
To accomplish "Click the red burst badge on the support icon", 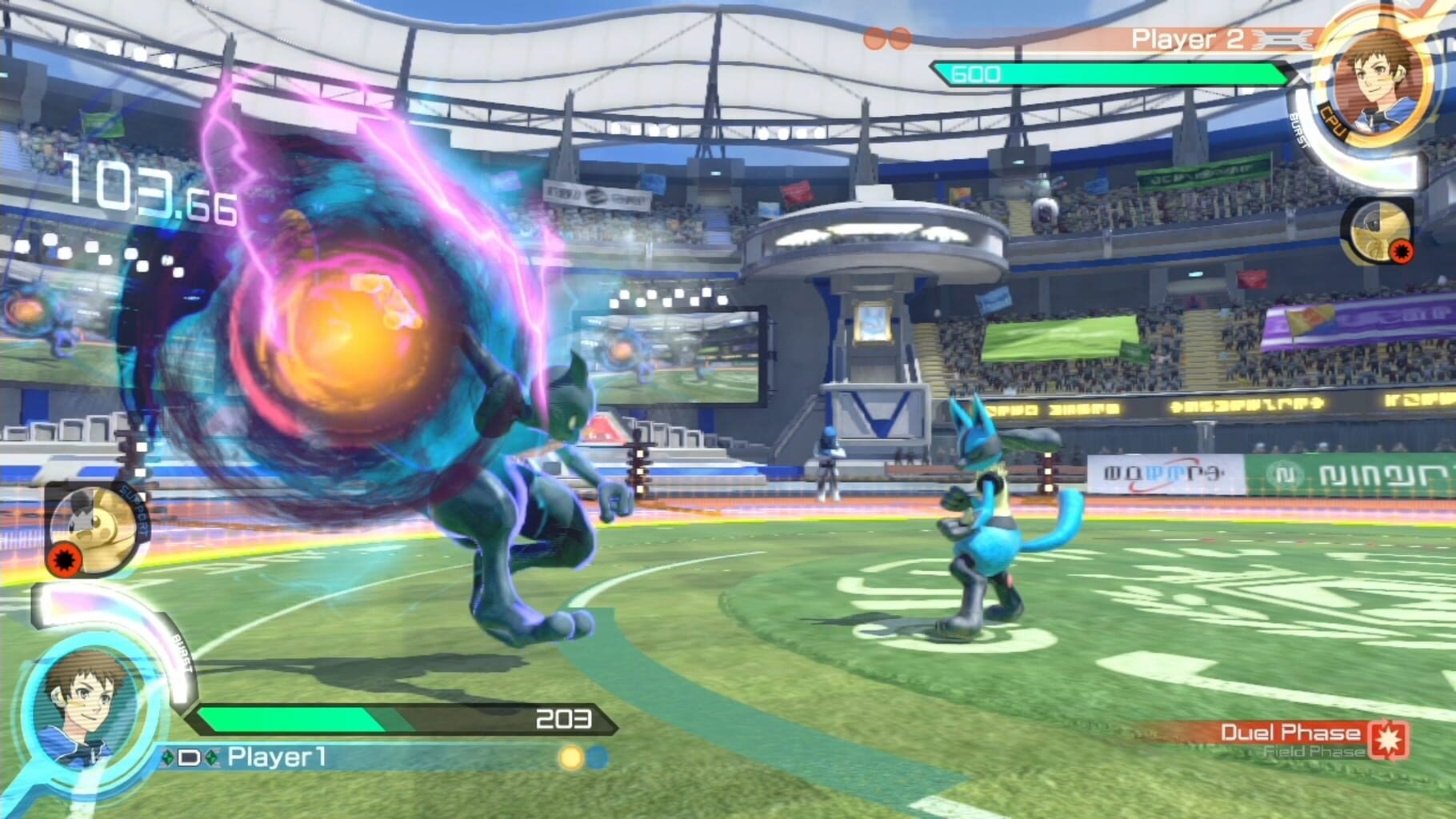I will click(x=66, y=558).
